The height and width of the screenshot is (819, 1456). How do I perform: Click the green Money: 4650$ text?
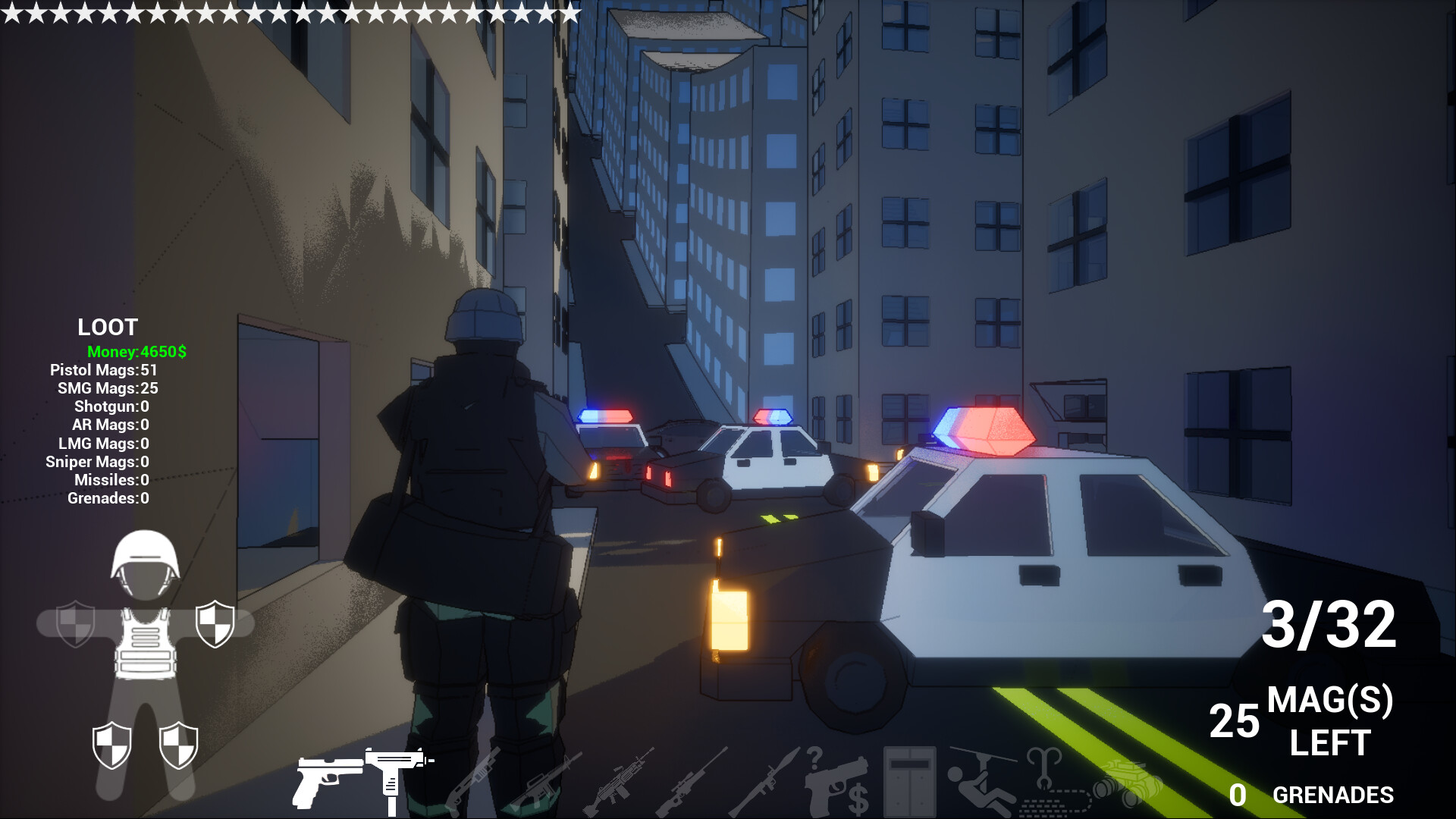pos(138,353)
